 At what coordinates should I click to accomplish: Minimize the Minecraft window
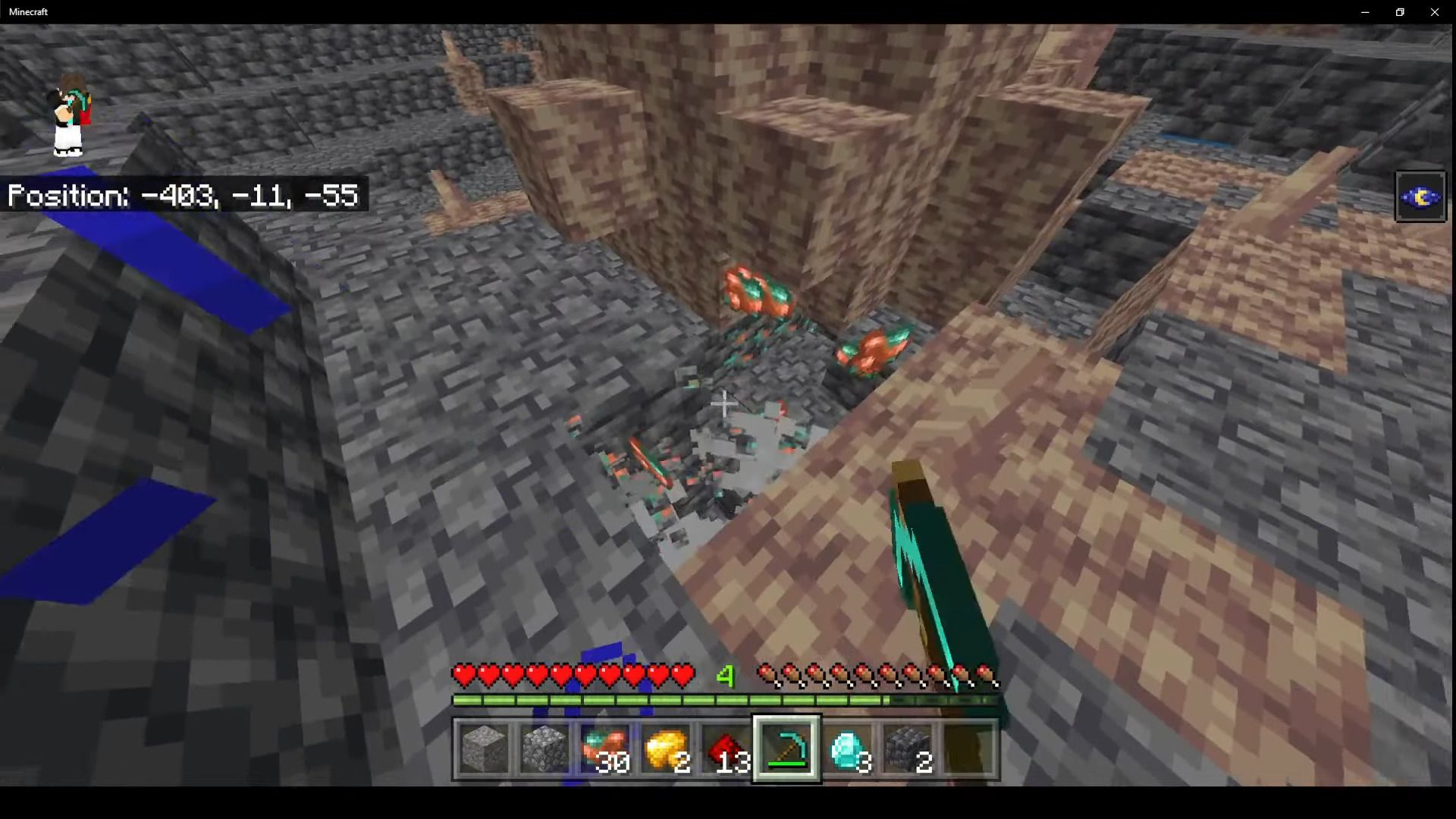[x=1365, y=12]
